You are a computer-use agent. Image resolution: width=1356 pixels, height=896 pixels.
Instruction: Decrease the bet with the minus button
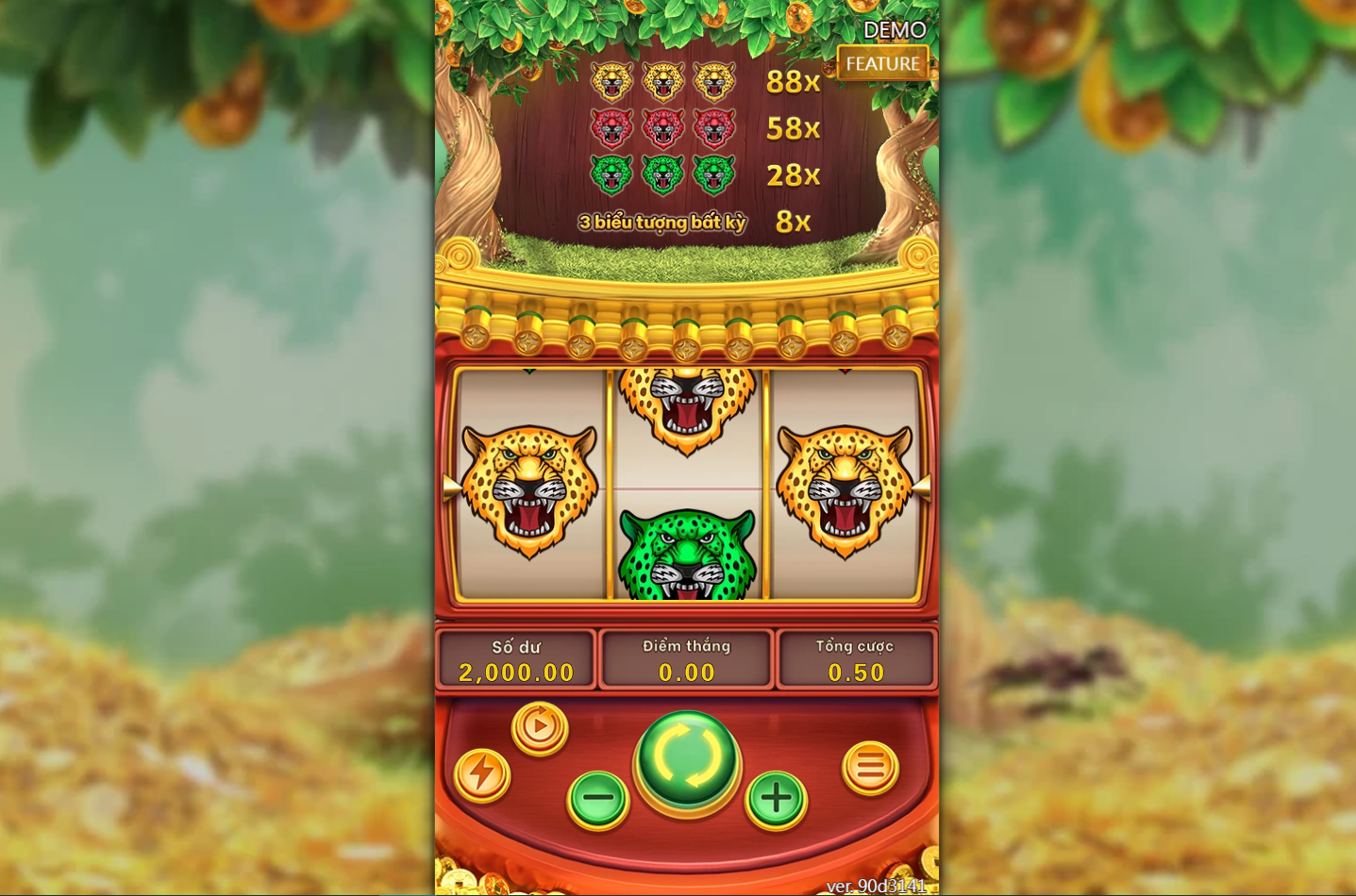point(598,799)
